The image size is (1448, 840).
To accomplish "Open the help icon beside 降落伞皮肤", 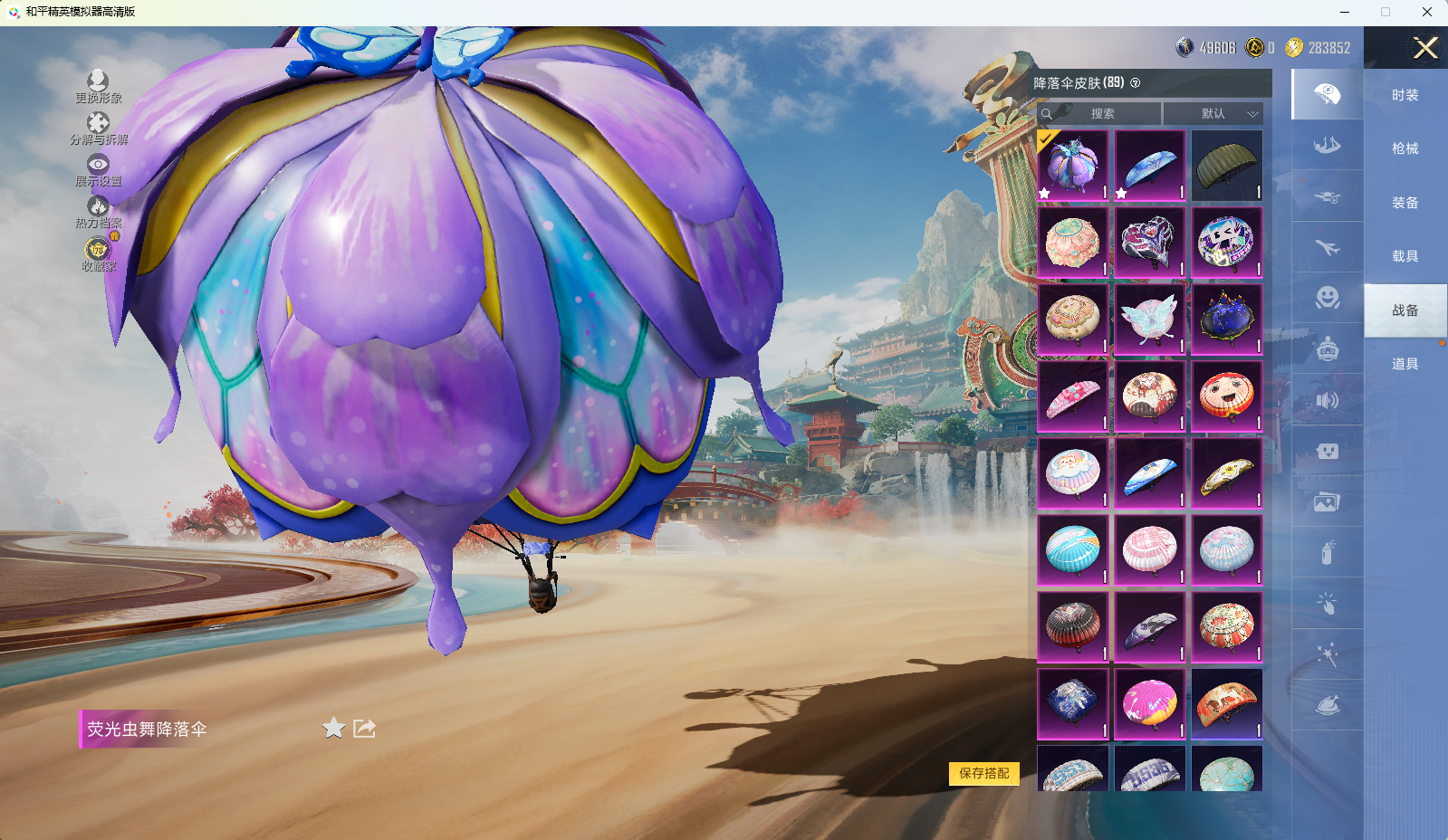I will [x=1136, y=83].
